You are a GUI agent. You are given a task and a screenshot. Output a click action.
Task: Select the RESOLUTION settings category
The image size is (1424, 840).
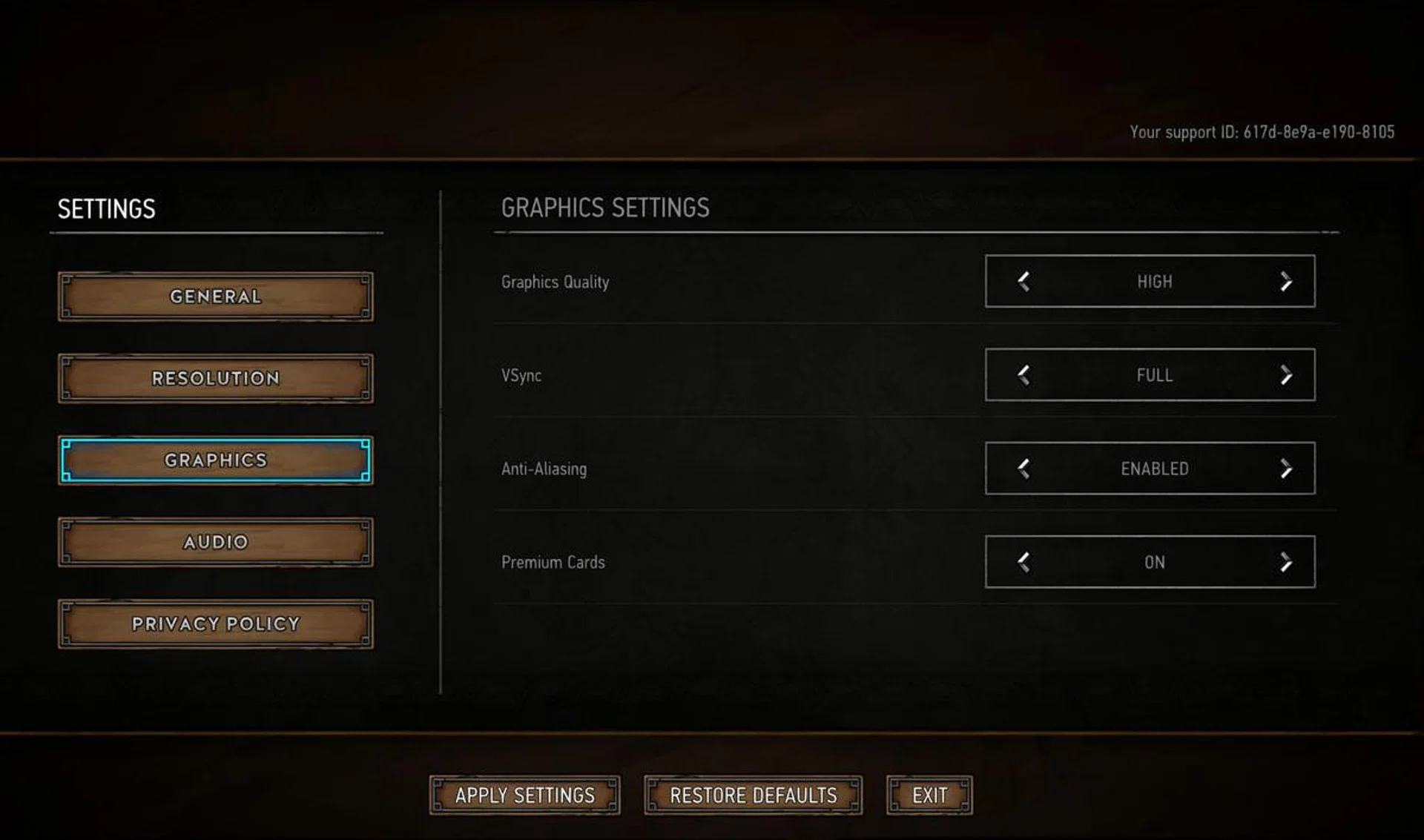click(214, 378)
